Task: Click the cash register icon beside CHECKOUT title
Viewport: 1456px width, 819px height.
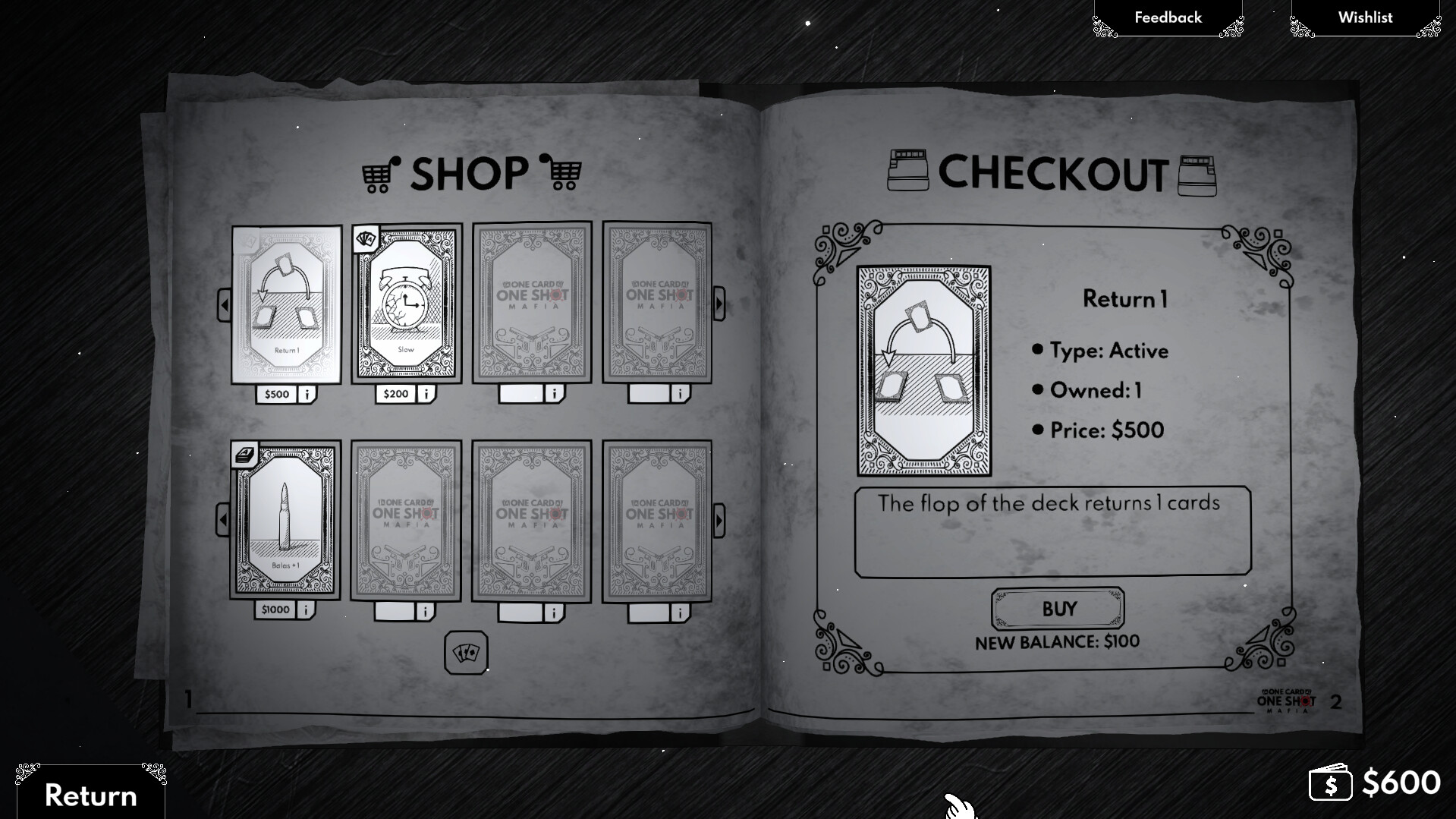Action: [907, 170]
